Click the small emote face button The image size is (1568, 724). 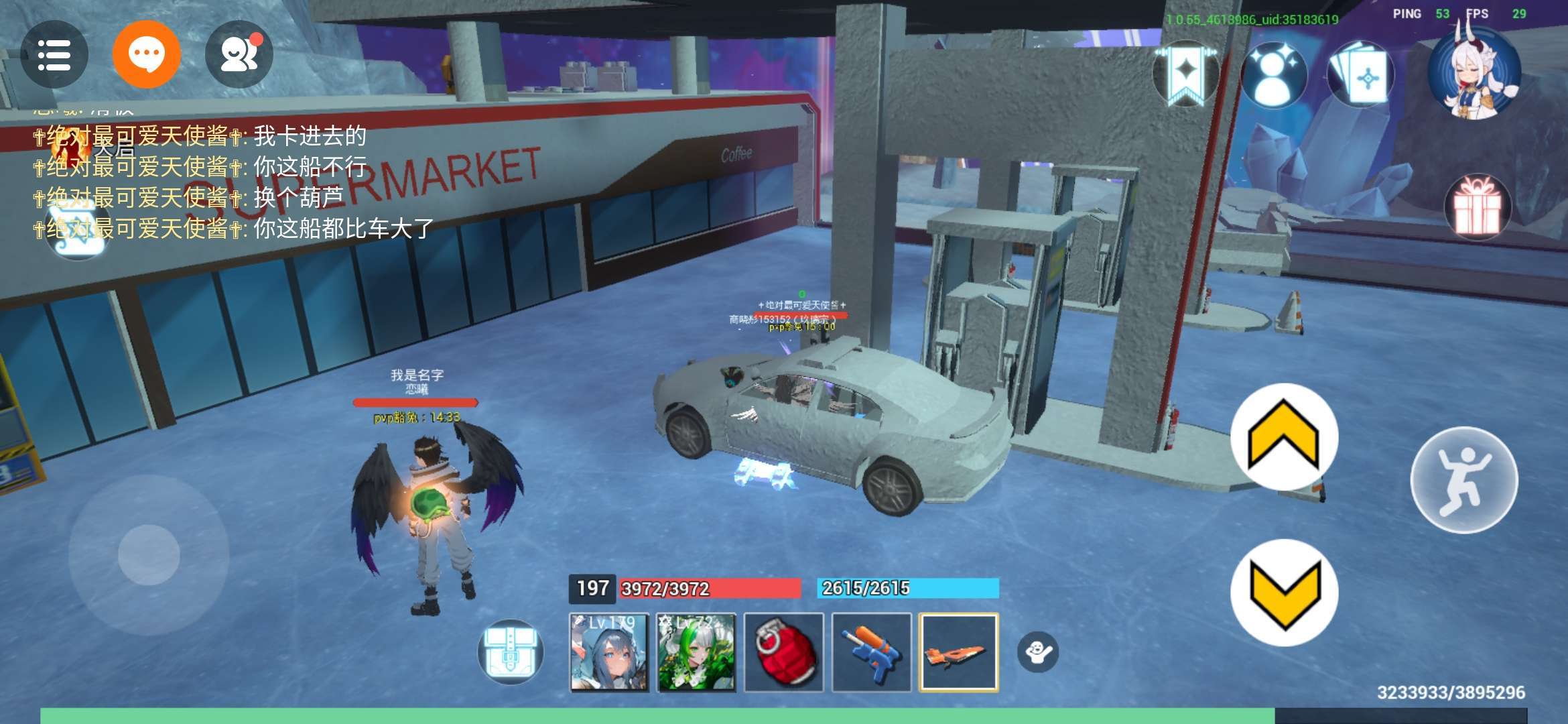tap(1038, 651)
